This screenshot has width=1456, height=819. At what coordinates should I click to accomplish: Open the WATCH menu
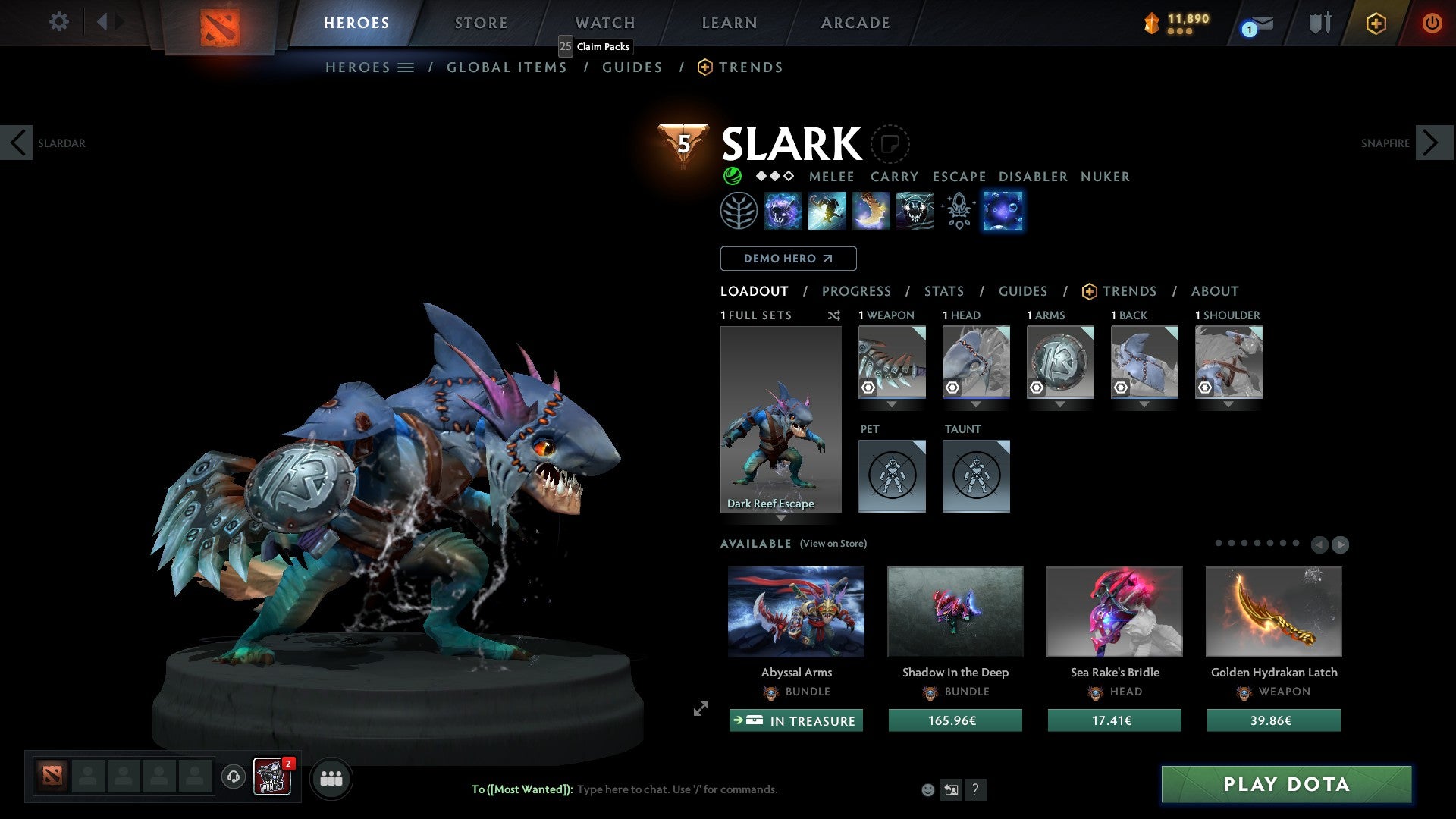(604, 22)
